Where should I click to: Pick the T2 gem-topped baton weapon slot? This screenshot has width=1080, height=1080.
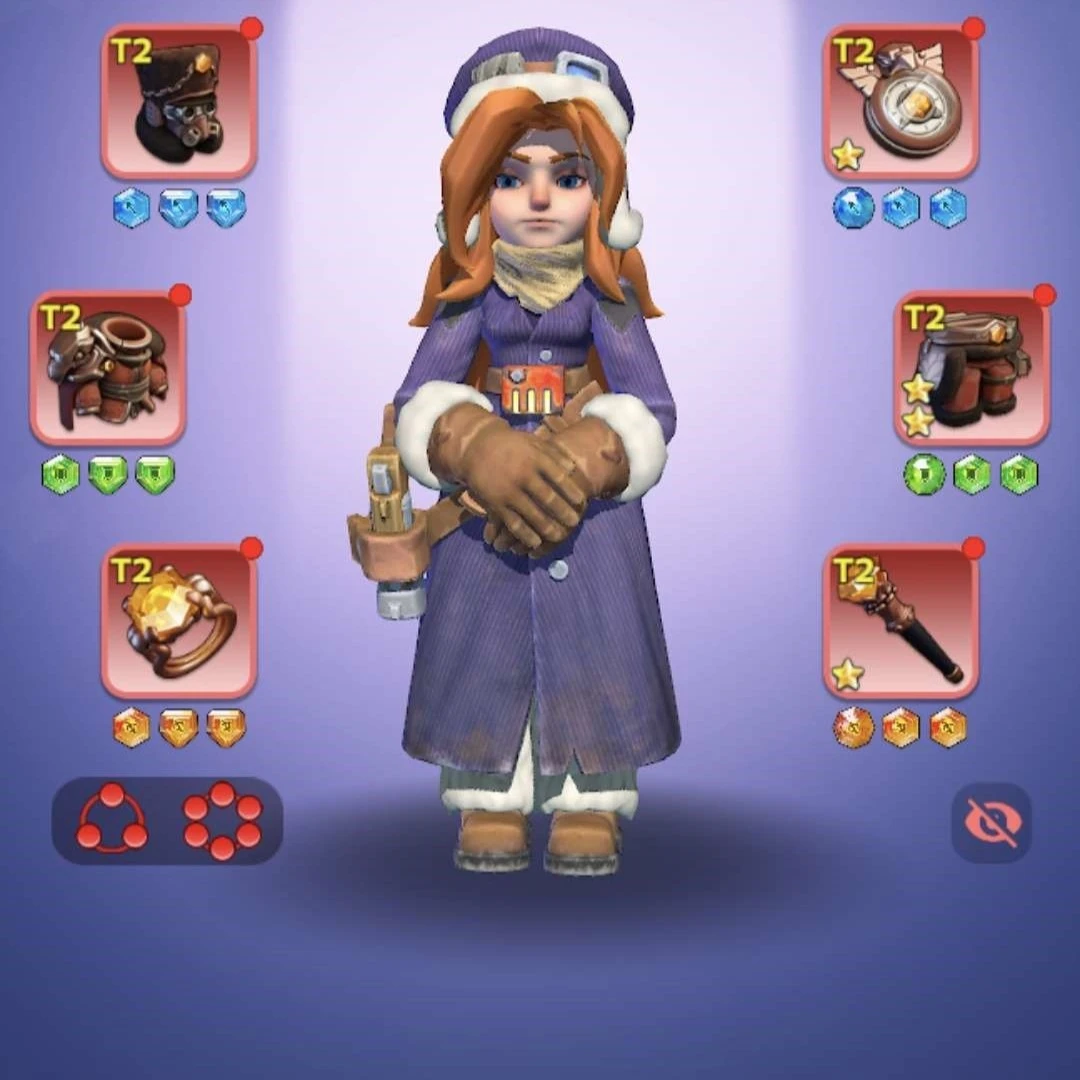point(900,621)
